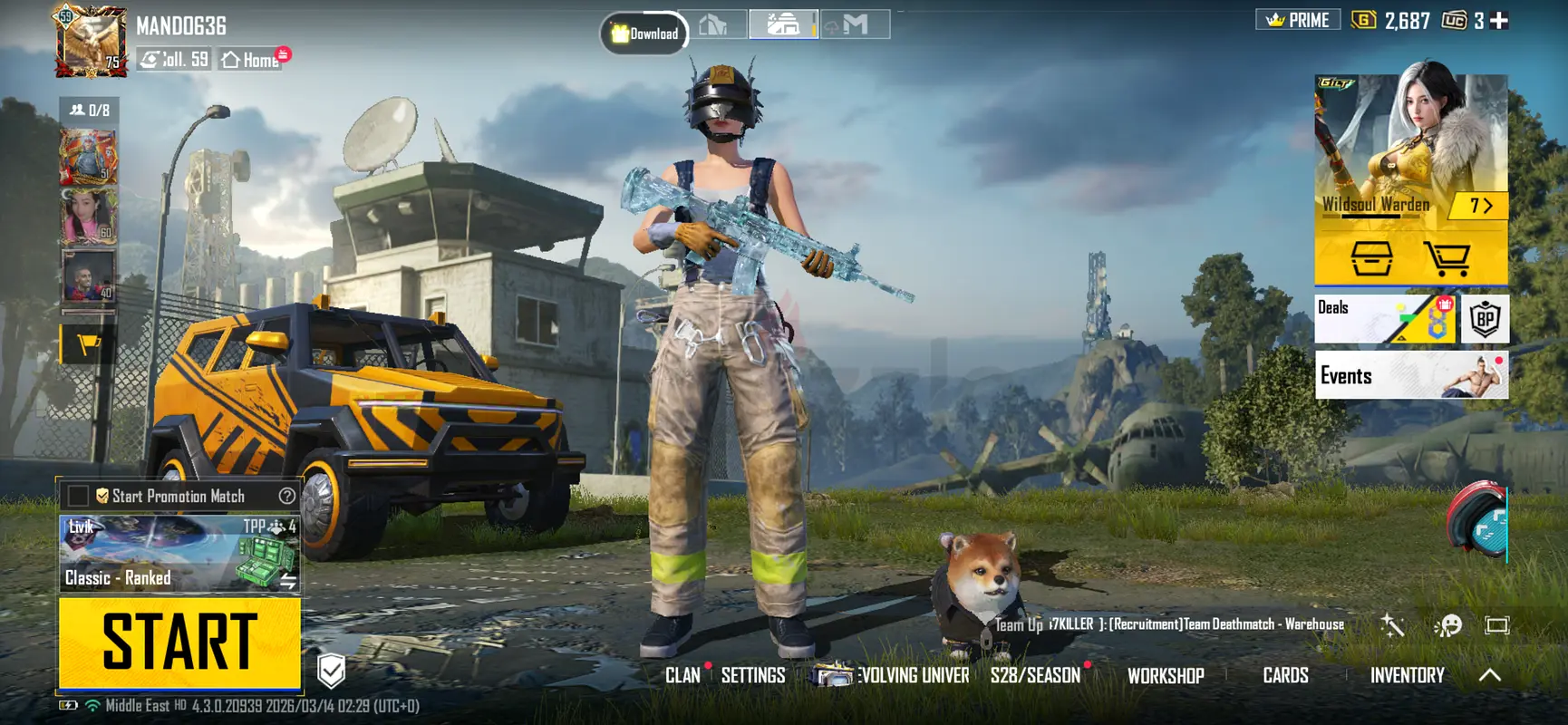Open the MANDO636 player profile avatar
The width and height of the screenshot is (1568, 725).
coord(91,42)
